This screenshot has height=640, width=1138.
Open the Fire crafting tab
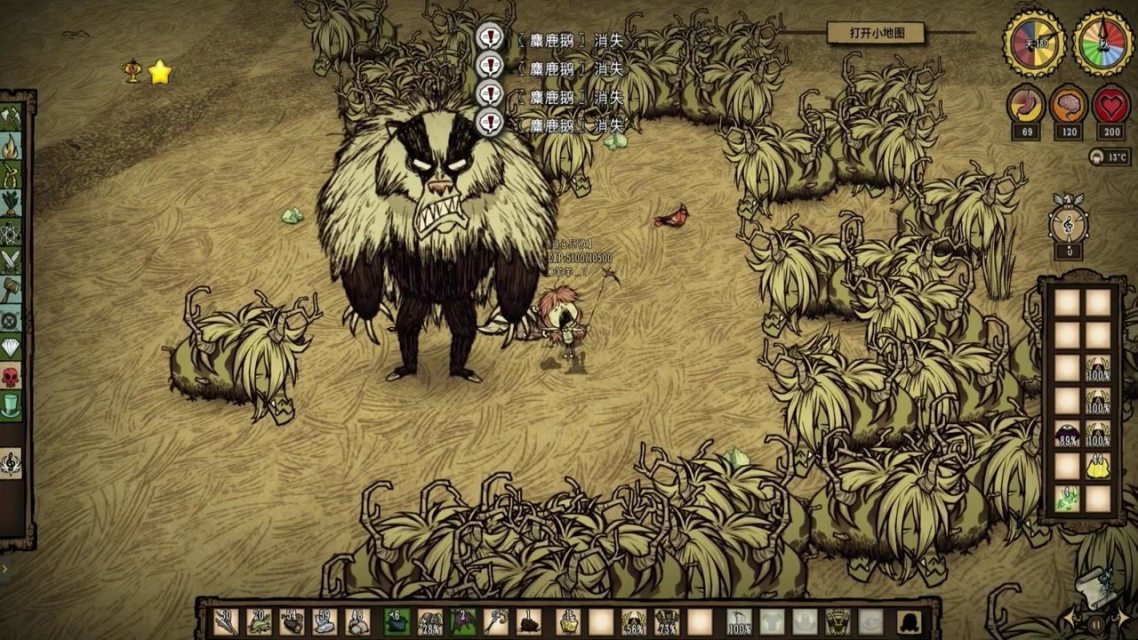(x=11, y=148)
